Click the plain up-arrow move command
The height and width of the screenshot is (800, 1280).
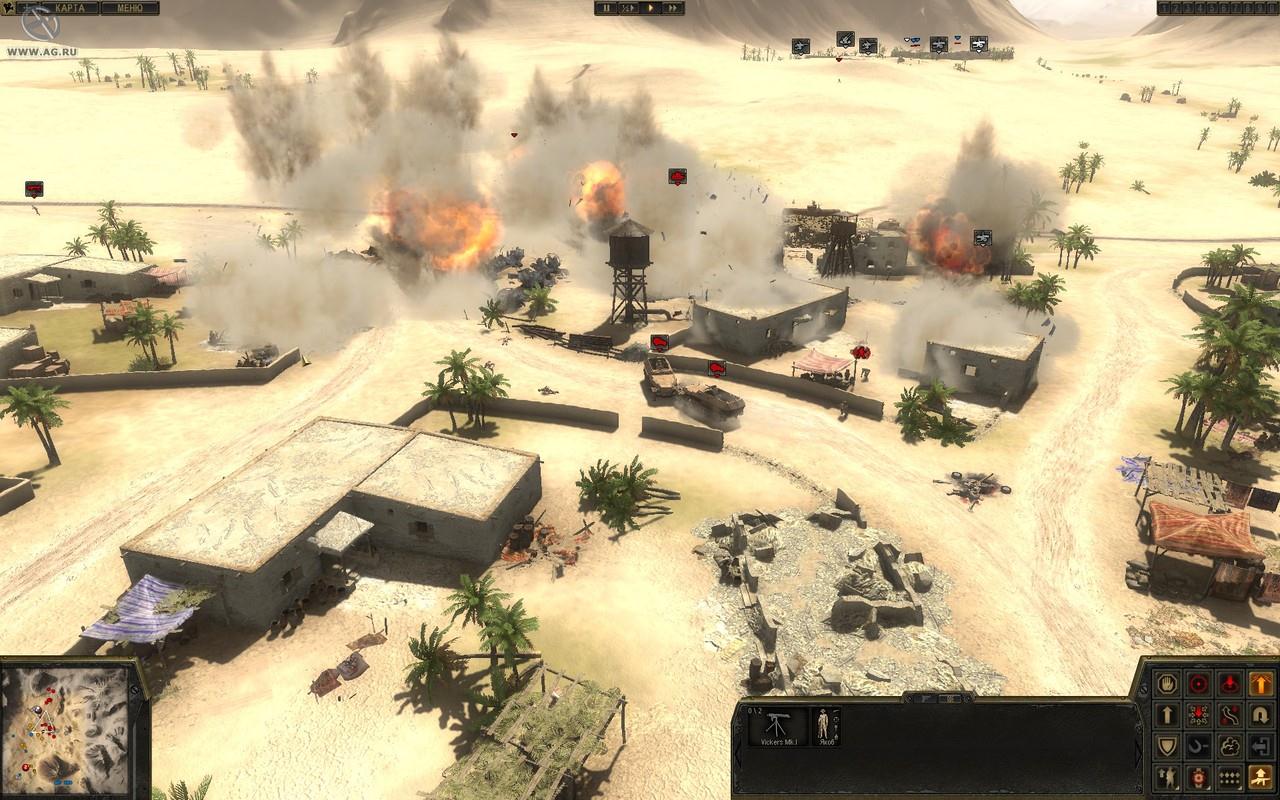click(x=1167, y=715)
